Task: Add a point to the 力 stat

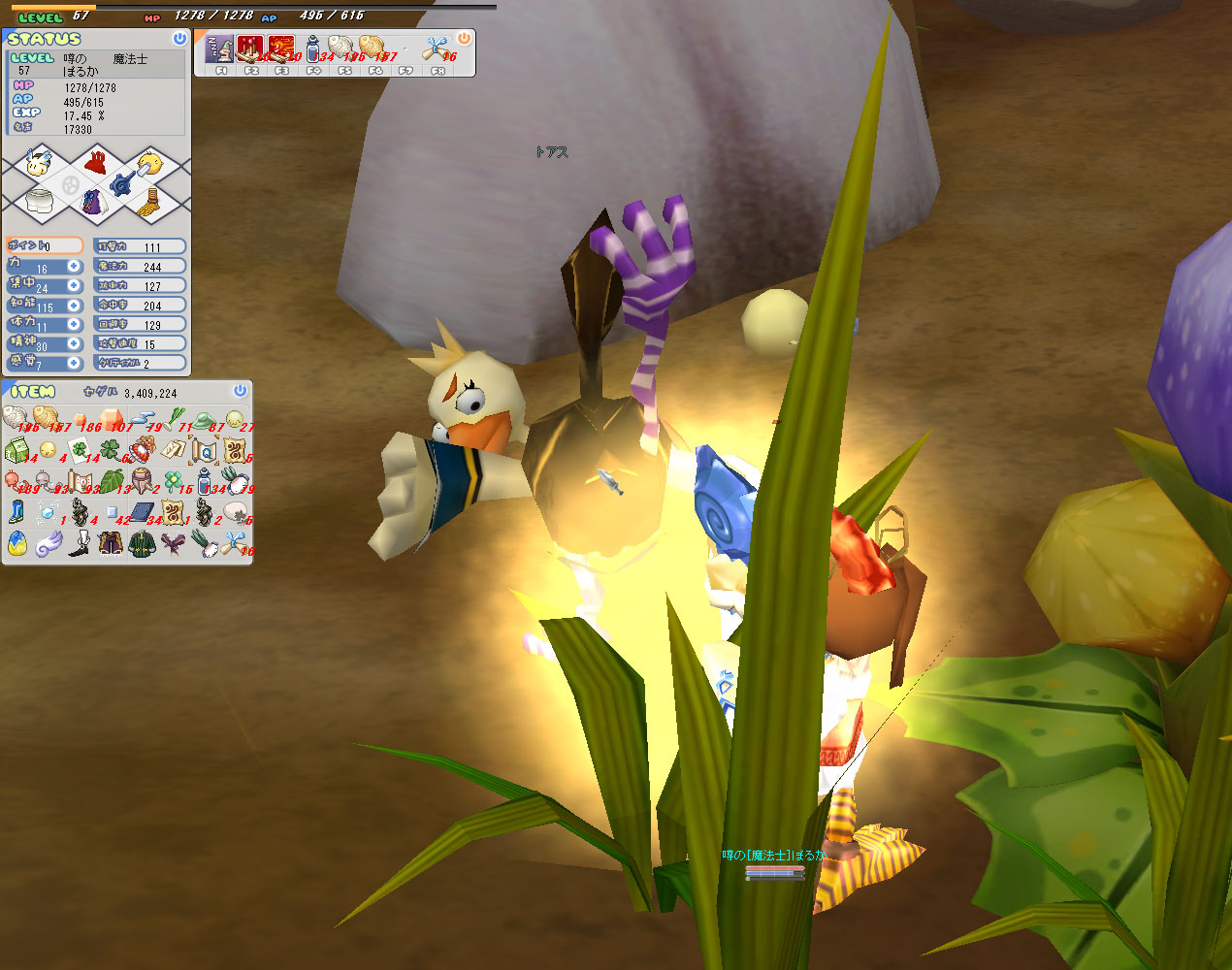Action: (x=74, y=267)
